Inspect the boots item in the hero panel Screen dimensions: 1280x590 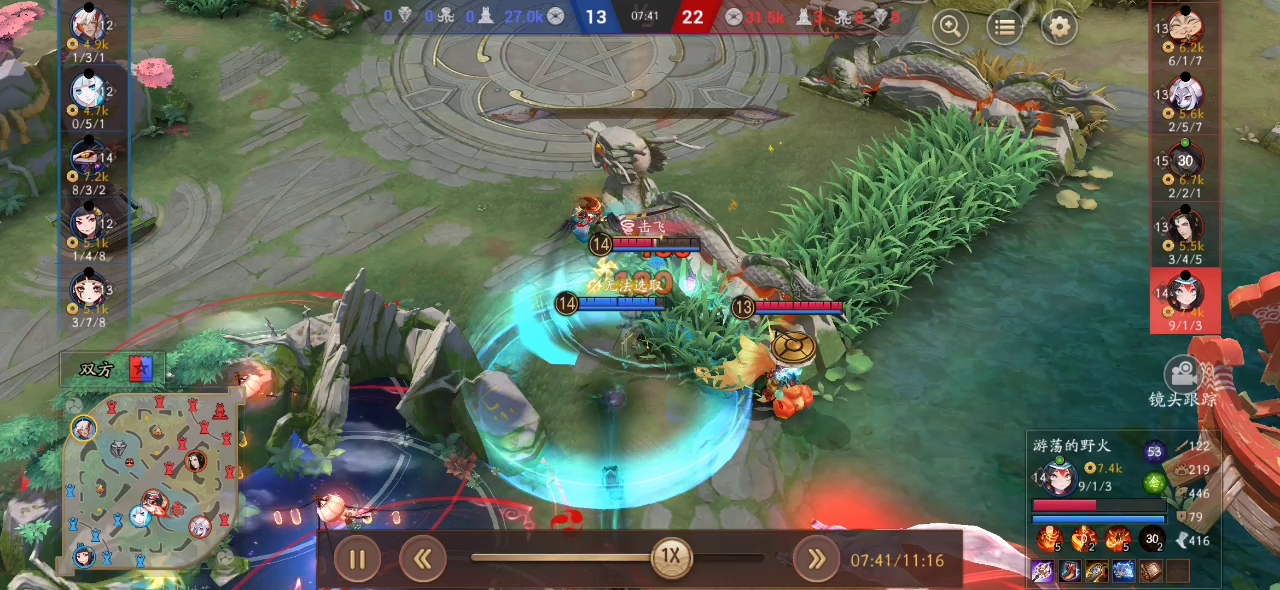pos(1069,571)
